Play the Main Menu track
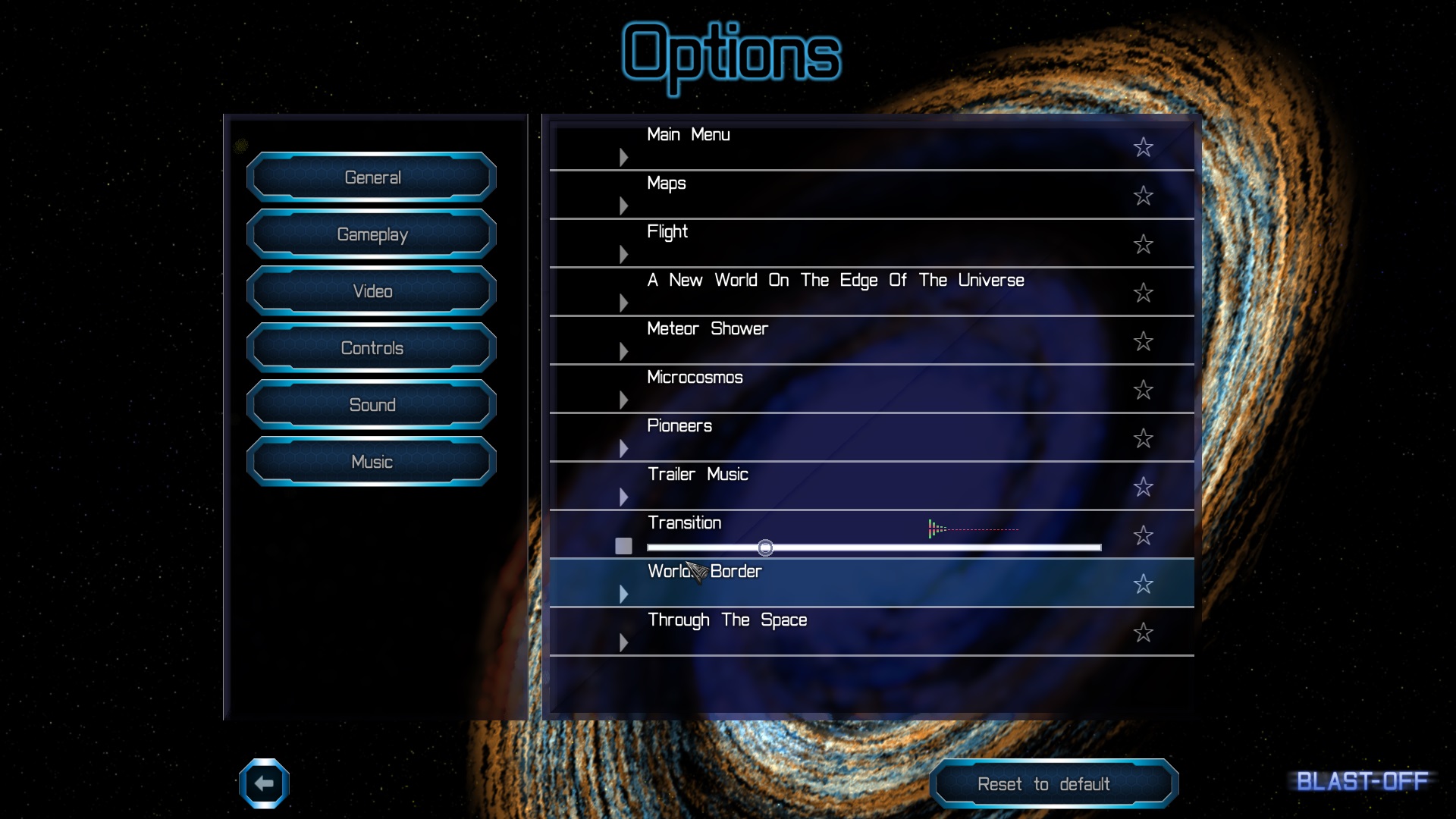This screenshot has height=819, width=1456. (623, 157)
